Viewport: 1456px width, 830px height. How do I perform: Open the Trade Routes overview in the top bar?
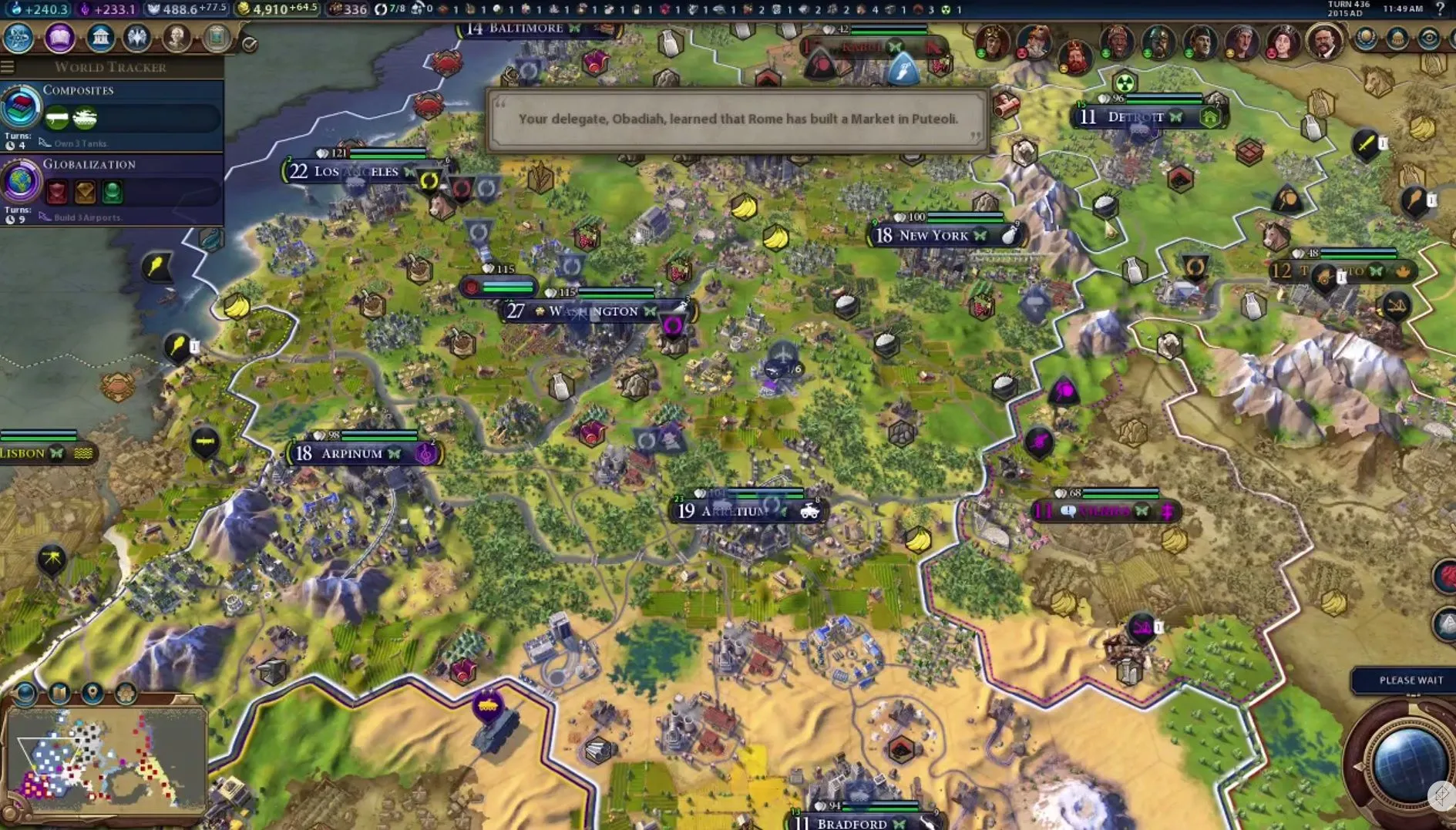[x=381, y=9]
